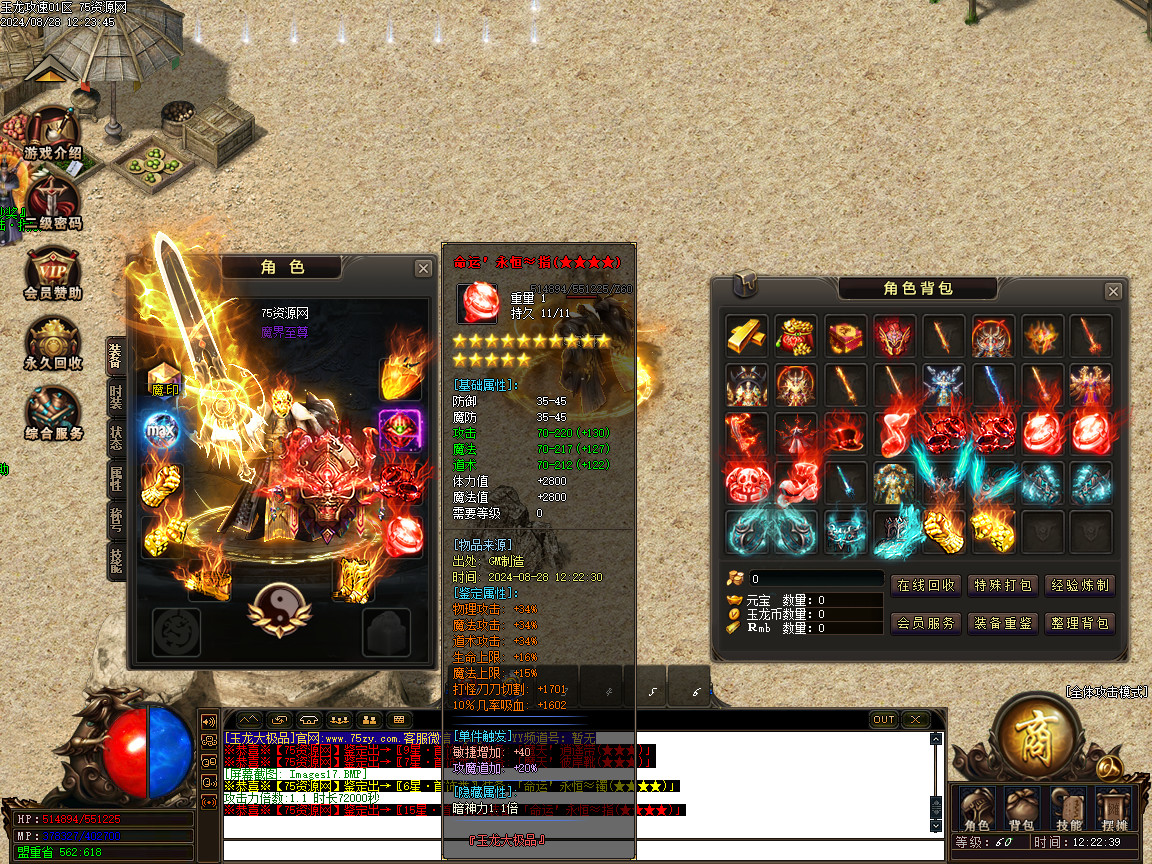Open the 二级密码 secondary password icon
Image resolution: width=1152 pixels, height=864 pixels.
pos(52,203)
